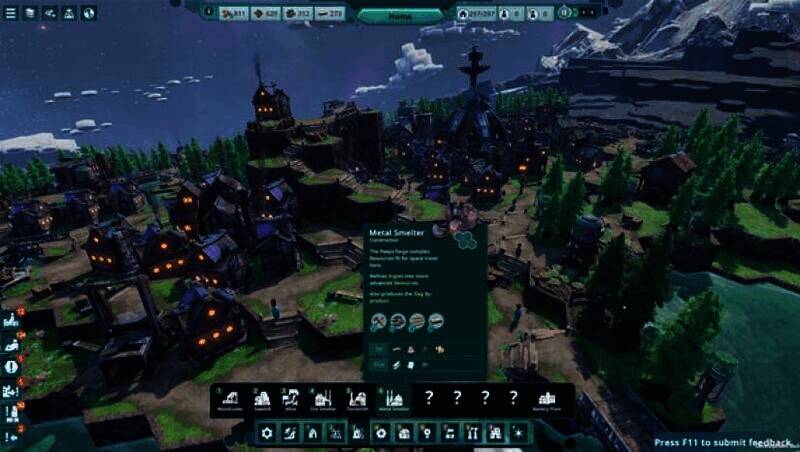Toggle the pause button in top bar
Image resolution: width=800 pixels, height=452 pixels.
566,12
